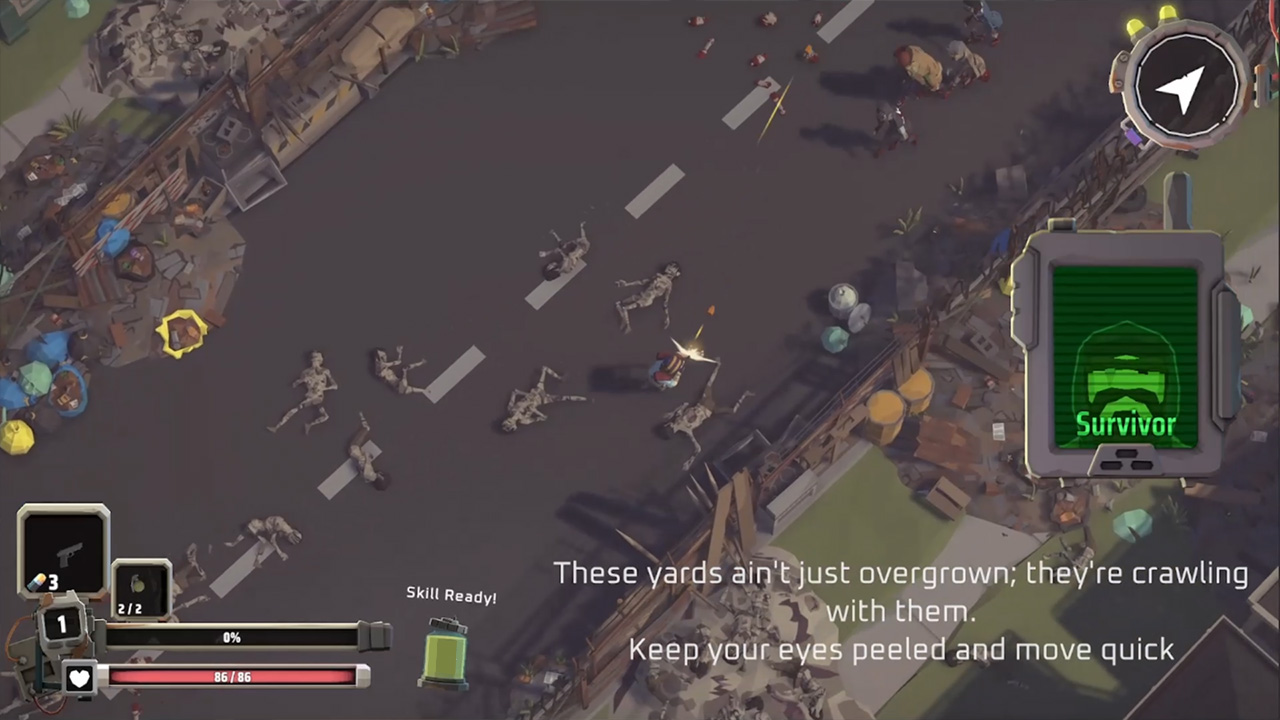The height and width of the screenshot is (720, 1280).
Task: Click the Skill Ready! text label
Action: [x=451, y=596]
